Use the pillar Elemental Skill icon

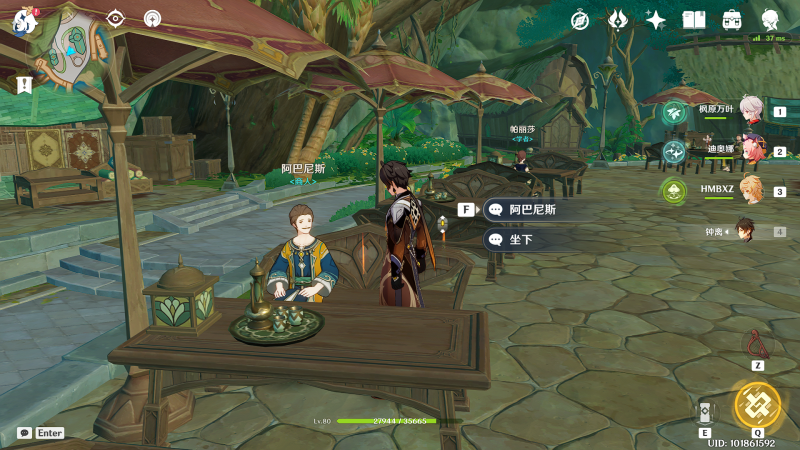(705, 413)
